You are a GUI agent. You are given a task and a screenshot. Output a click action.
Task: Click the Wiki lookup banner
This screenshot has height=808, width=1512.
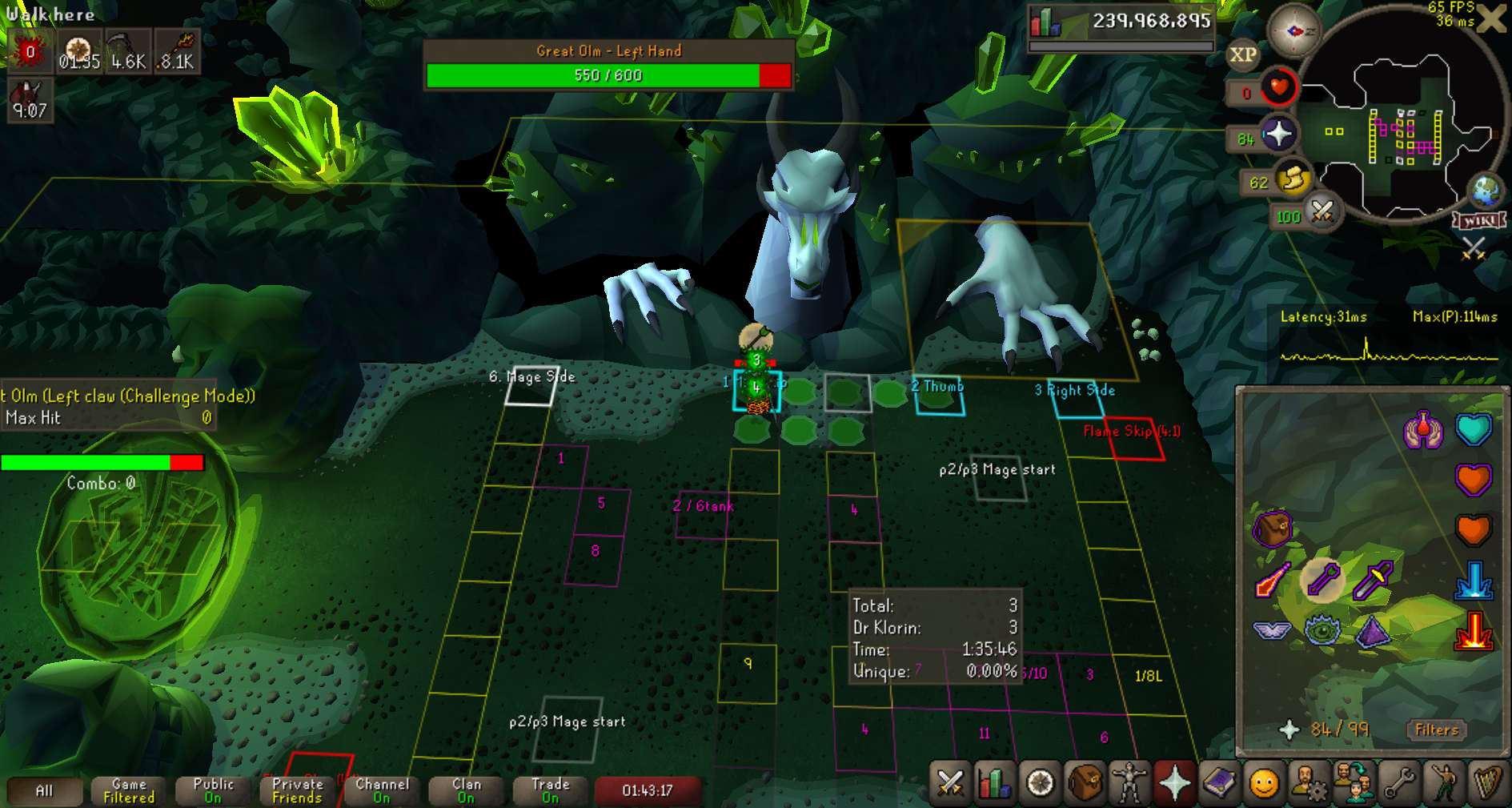1480,220
